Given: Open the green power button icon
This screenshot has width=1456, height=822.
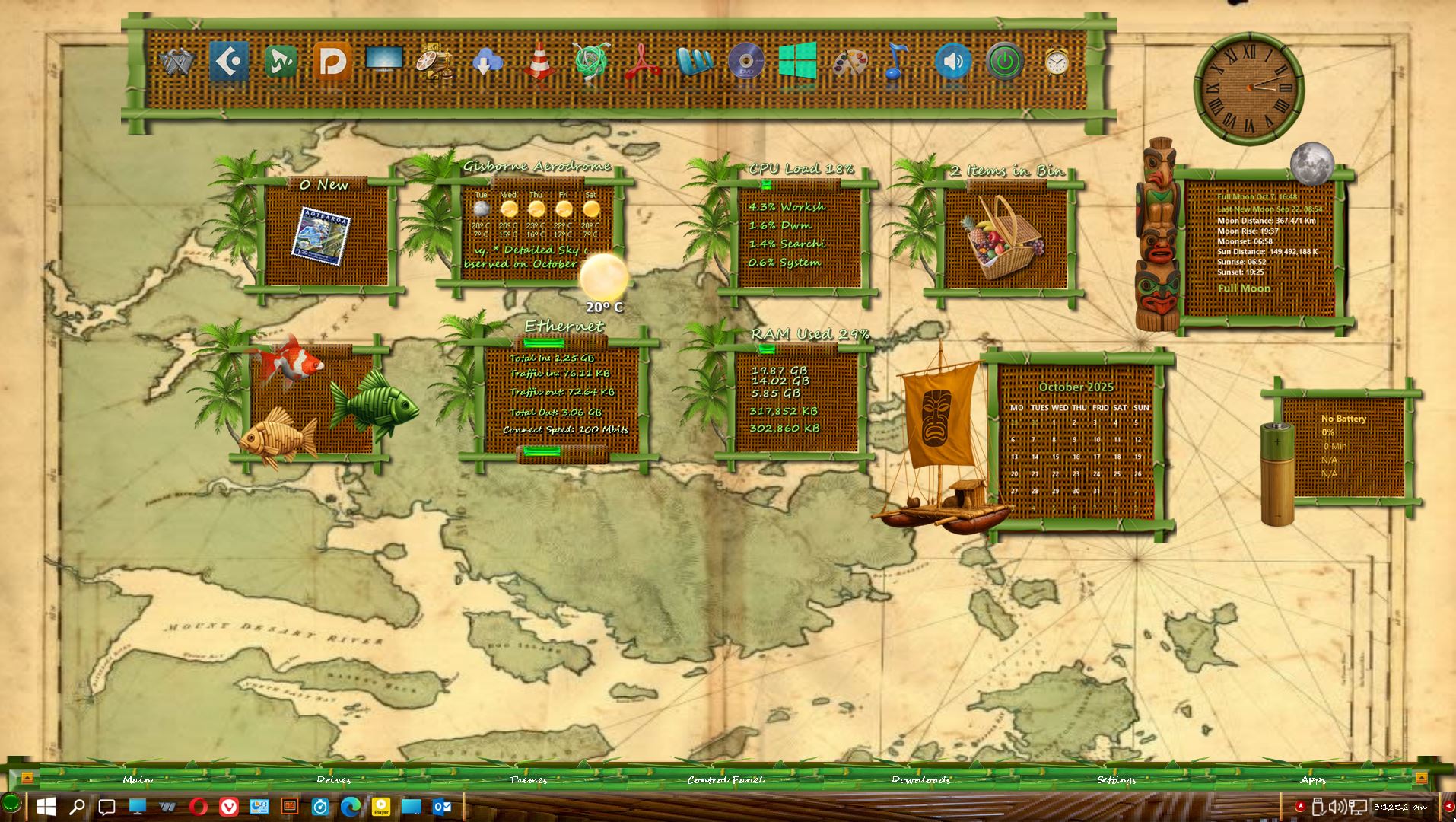Looking at the screenshot, I should pyautogui.click(x=1004, y=62).
